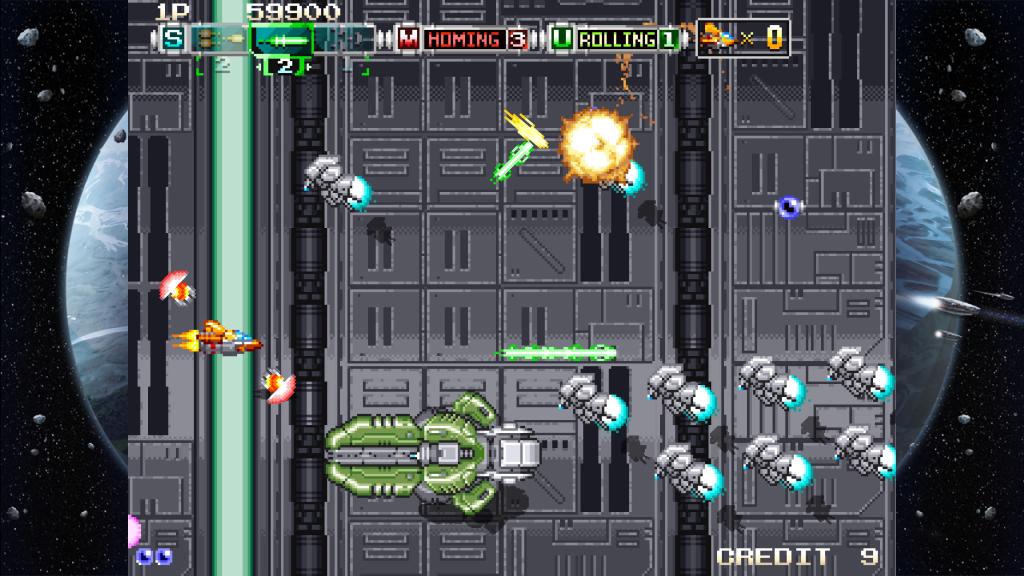Image resolution: width=1024 pixels, height=576 pixels.
Task: Click the blue S shot icon
Action: [x=174, y=39]
